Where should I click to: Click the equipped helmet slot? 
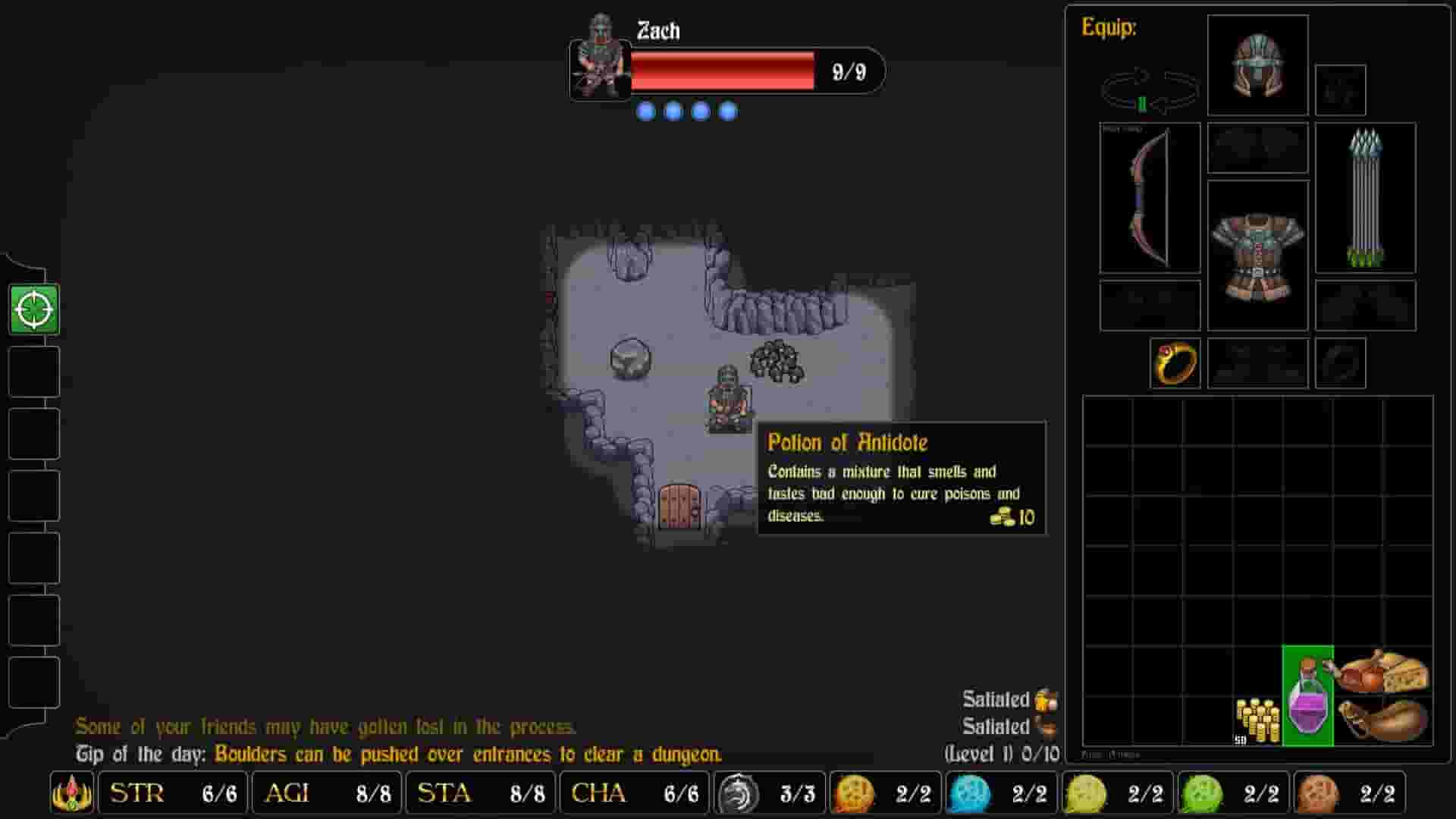[1257, 64]
